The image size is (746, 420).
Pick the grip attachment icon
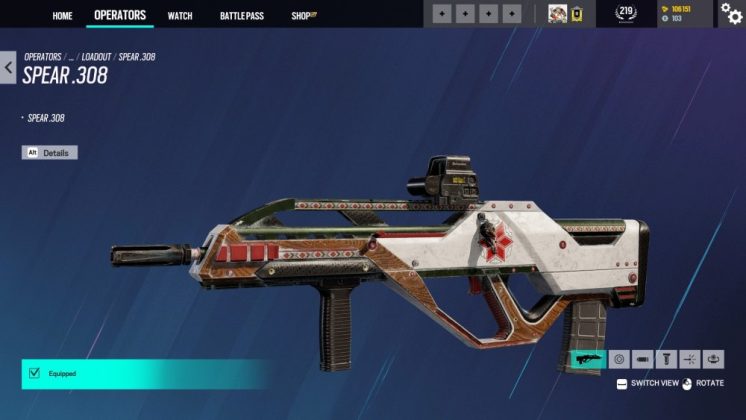(666, 358)
